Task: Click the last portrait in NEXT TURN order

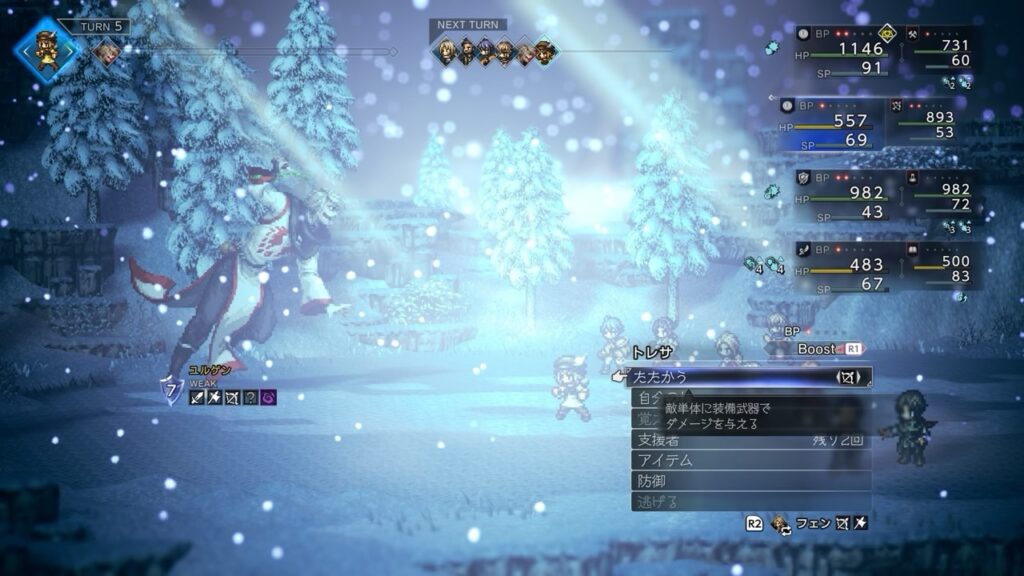Action: click(x=545, y=51)
